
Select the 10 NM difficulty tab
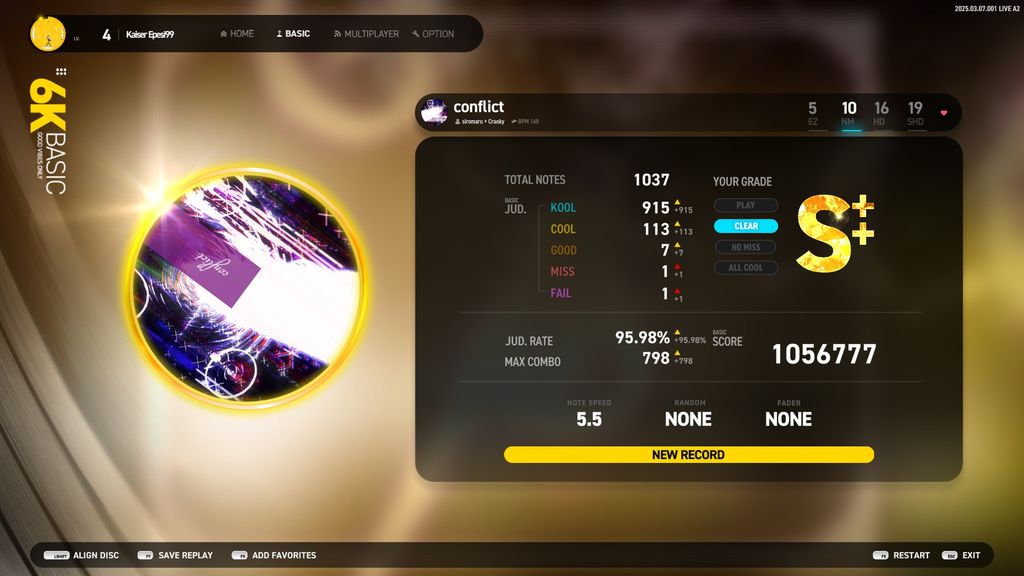click(849, 113)
